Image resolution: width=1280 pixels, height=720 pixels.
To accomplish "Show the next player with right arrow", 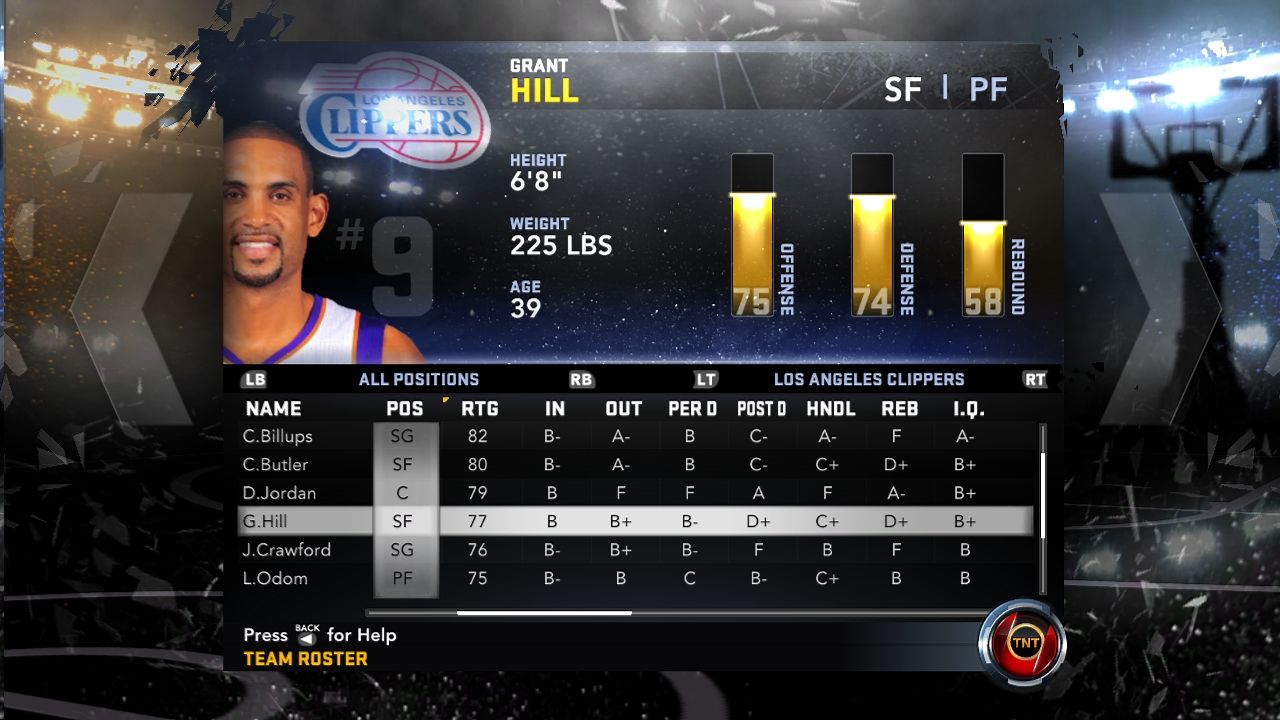I will (1162, 309).
